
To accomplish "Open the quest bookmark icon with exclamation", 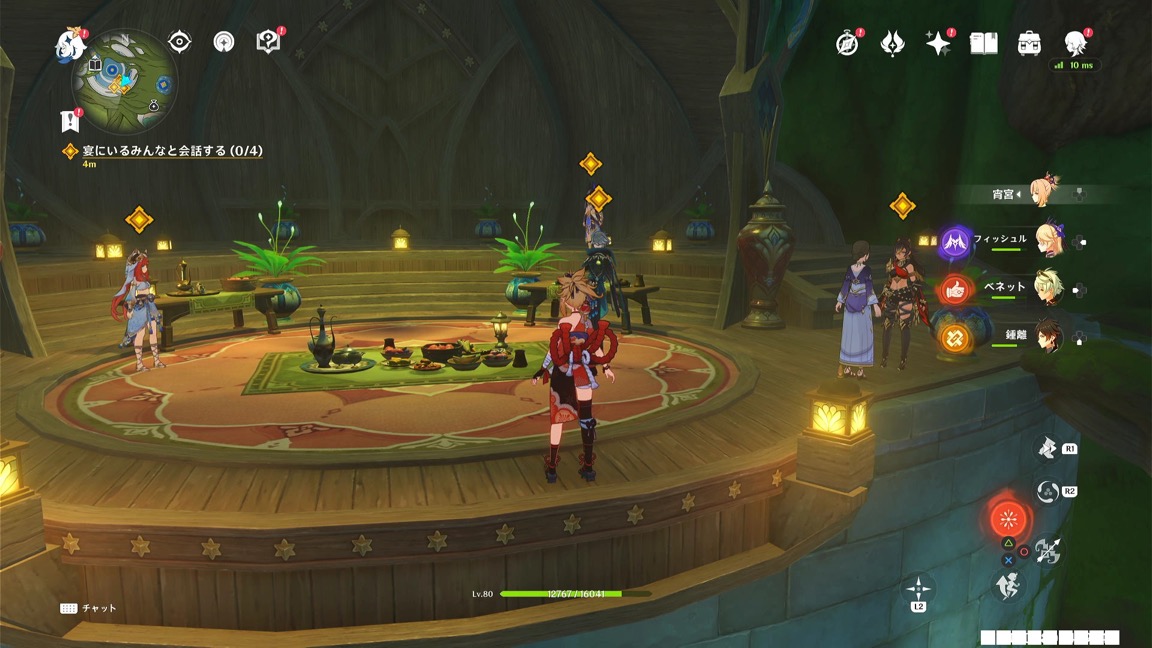I will click(69, 121).
